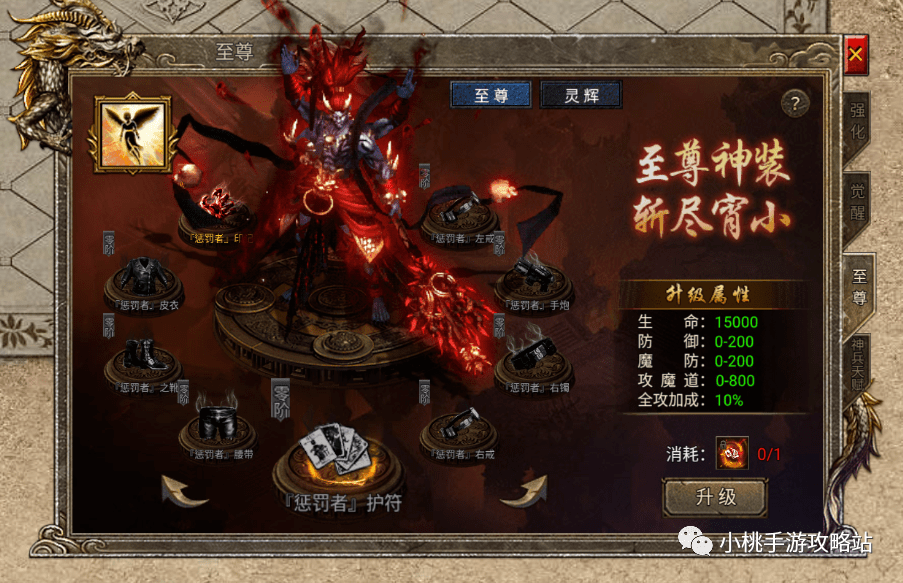Switch to the 灵辉 sub-tab
903x583 pixels.
581,95
